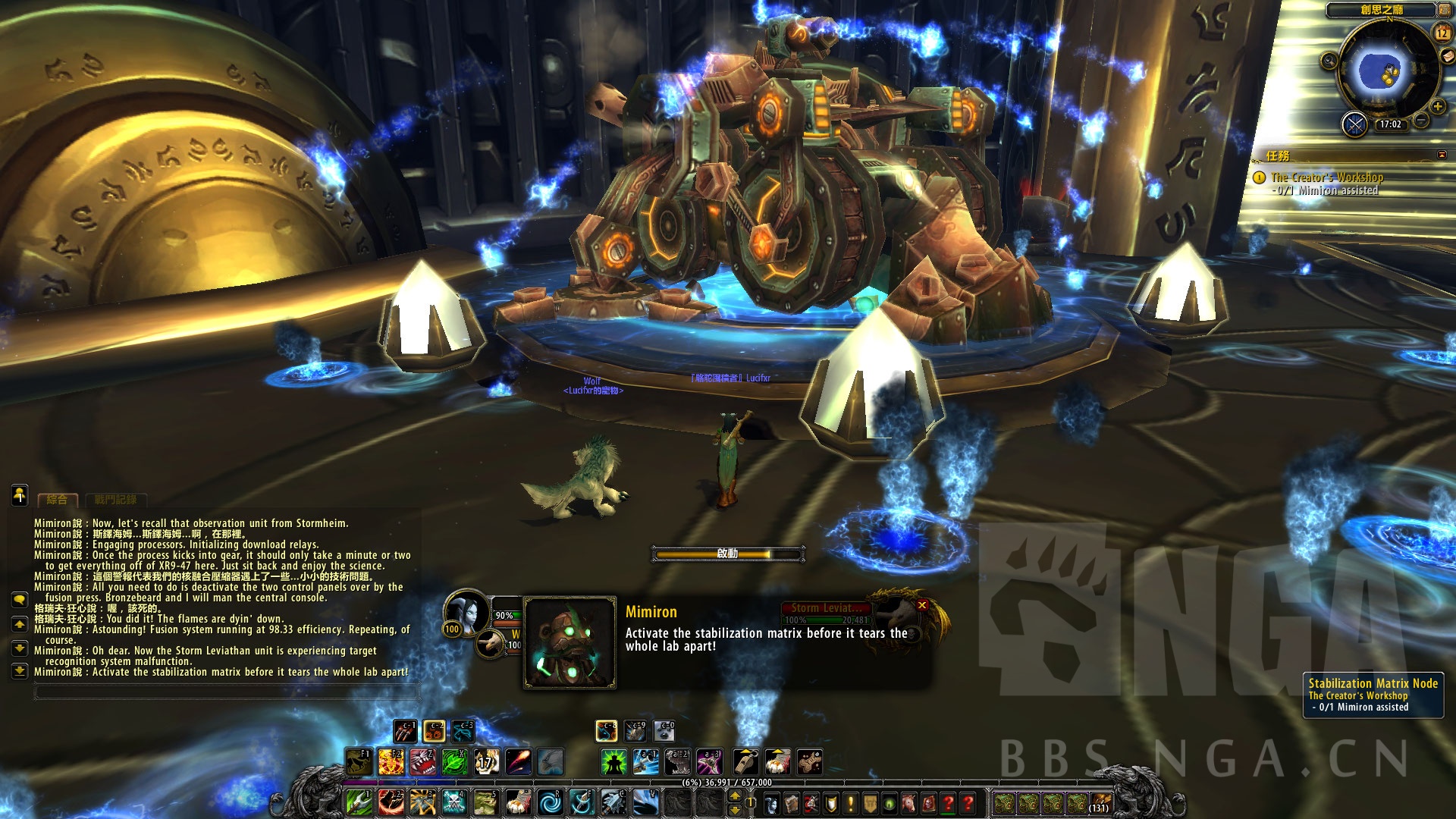This screenshot has height=819, width=1456.
Task: Open the mail envelope icon by minimap
Action: coord(1448,56)
